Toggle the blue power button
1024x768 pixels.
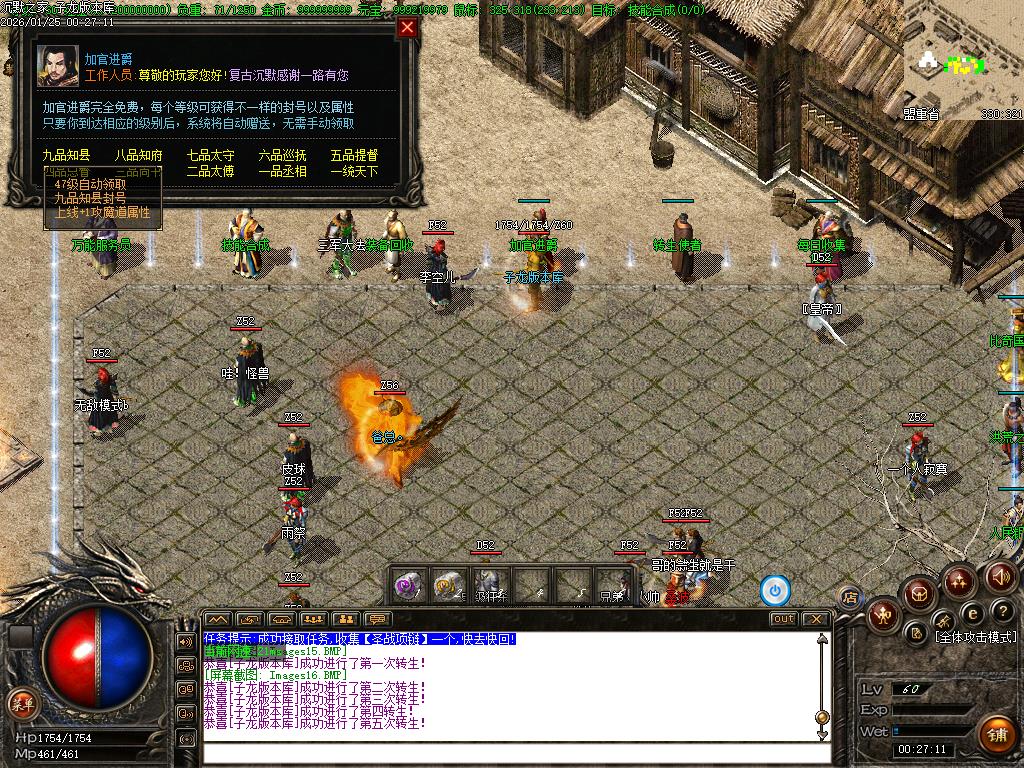(775, 590)
